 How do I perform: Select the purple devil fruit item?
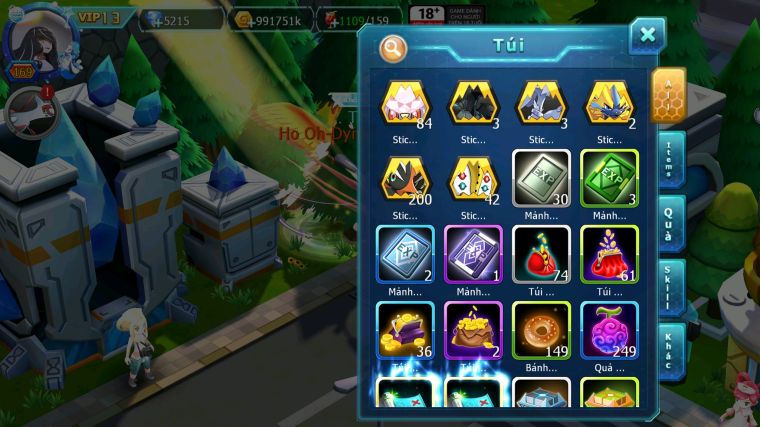pos(609,329)
